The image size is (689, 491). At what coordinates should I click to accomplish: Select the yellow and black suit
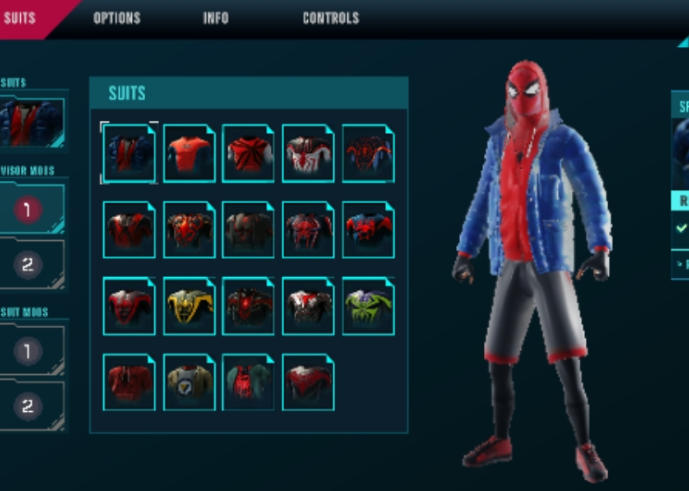189,305
